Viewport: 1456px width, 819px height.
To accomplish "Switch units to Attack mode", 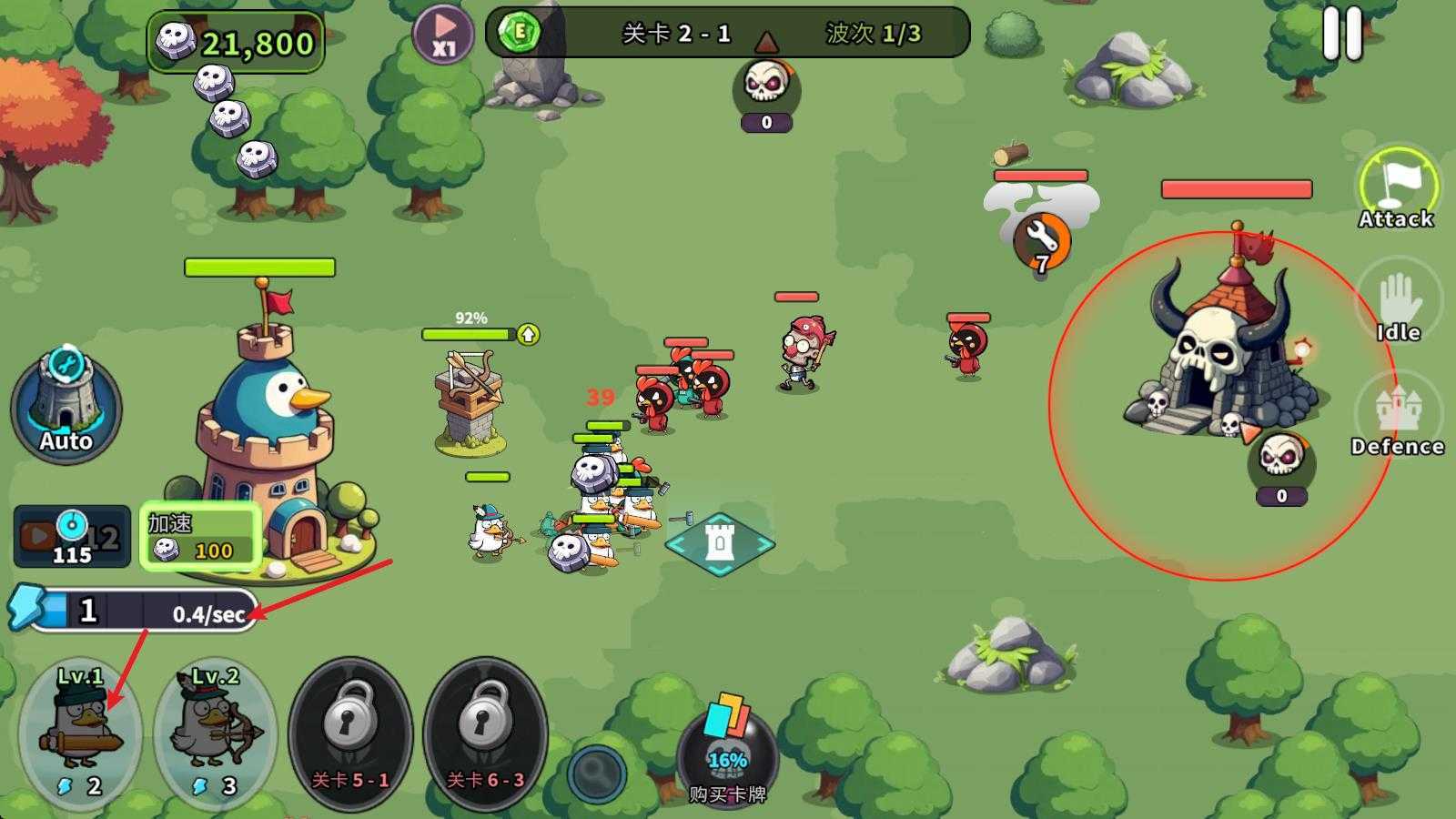I will 1397,187.
